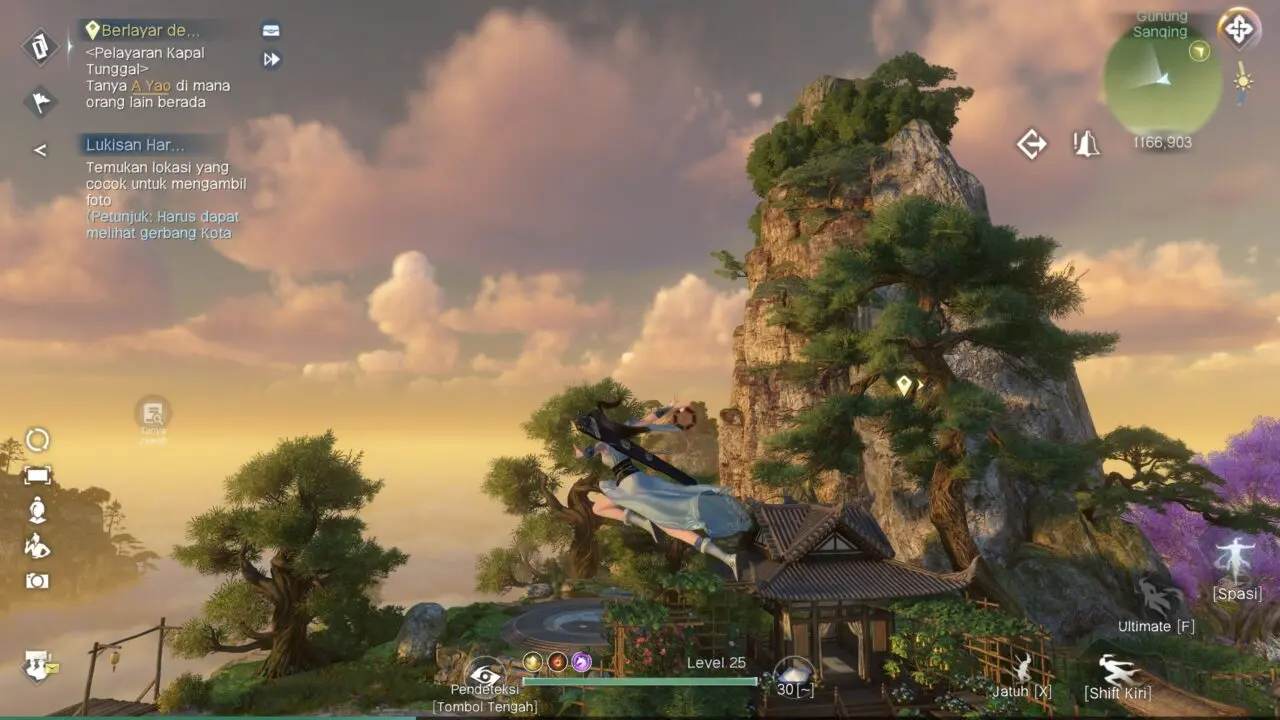This screenshot has height=720, width=1280.
Task: Click the bell notification icon below the minimap
Action: (1086, 145)
